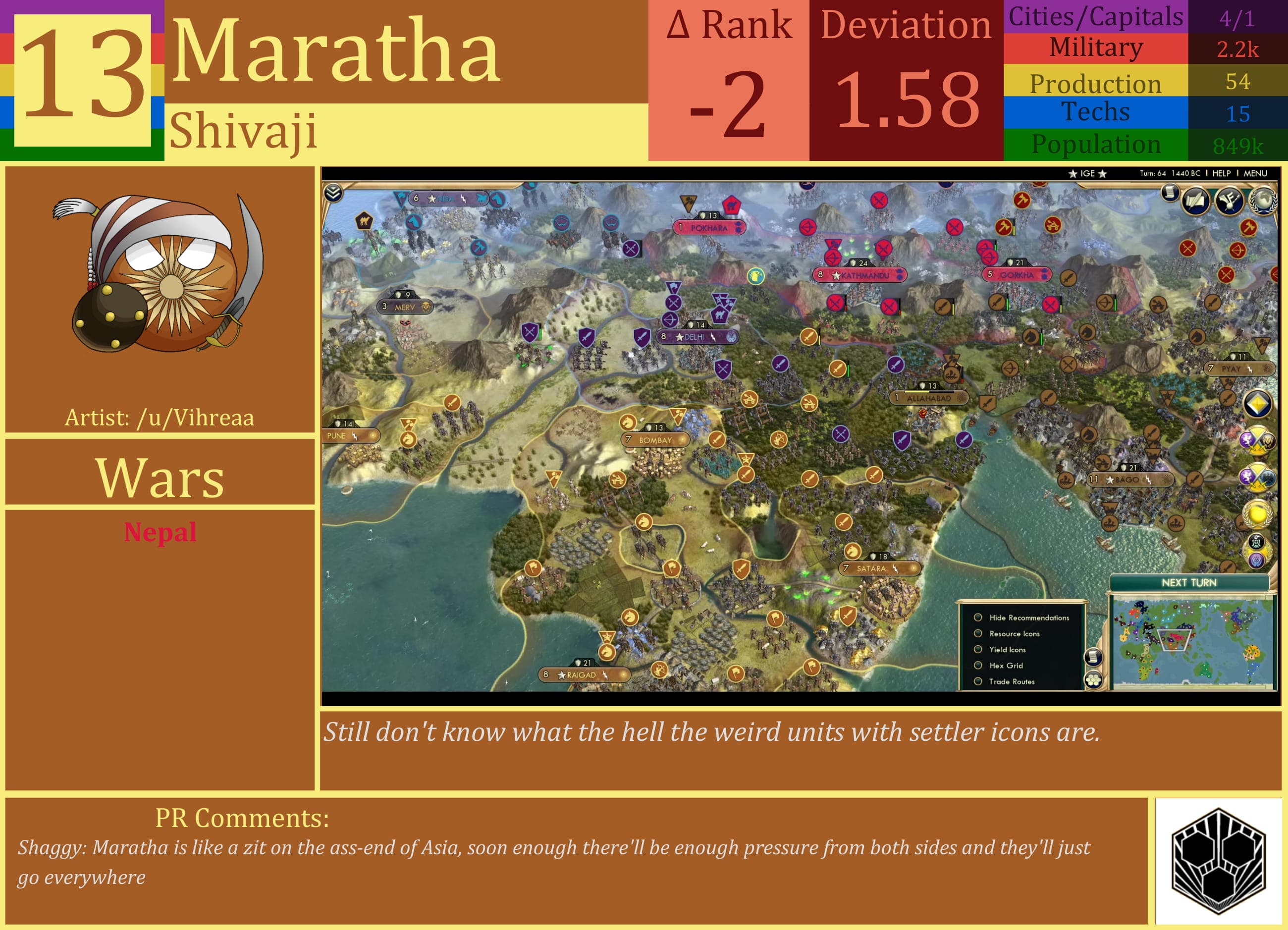
Task: Toggle Yield Icons display
Action: [x=977, y=650]
